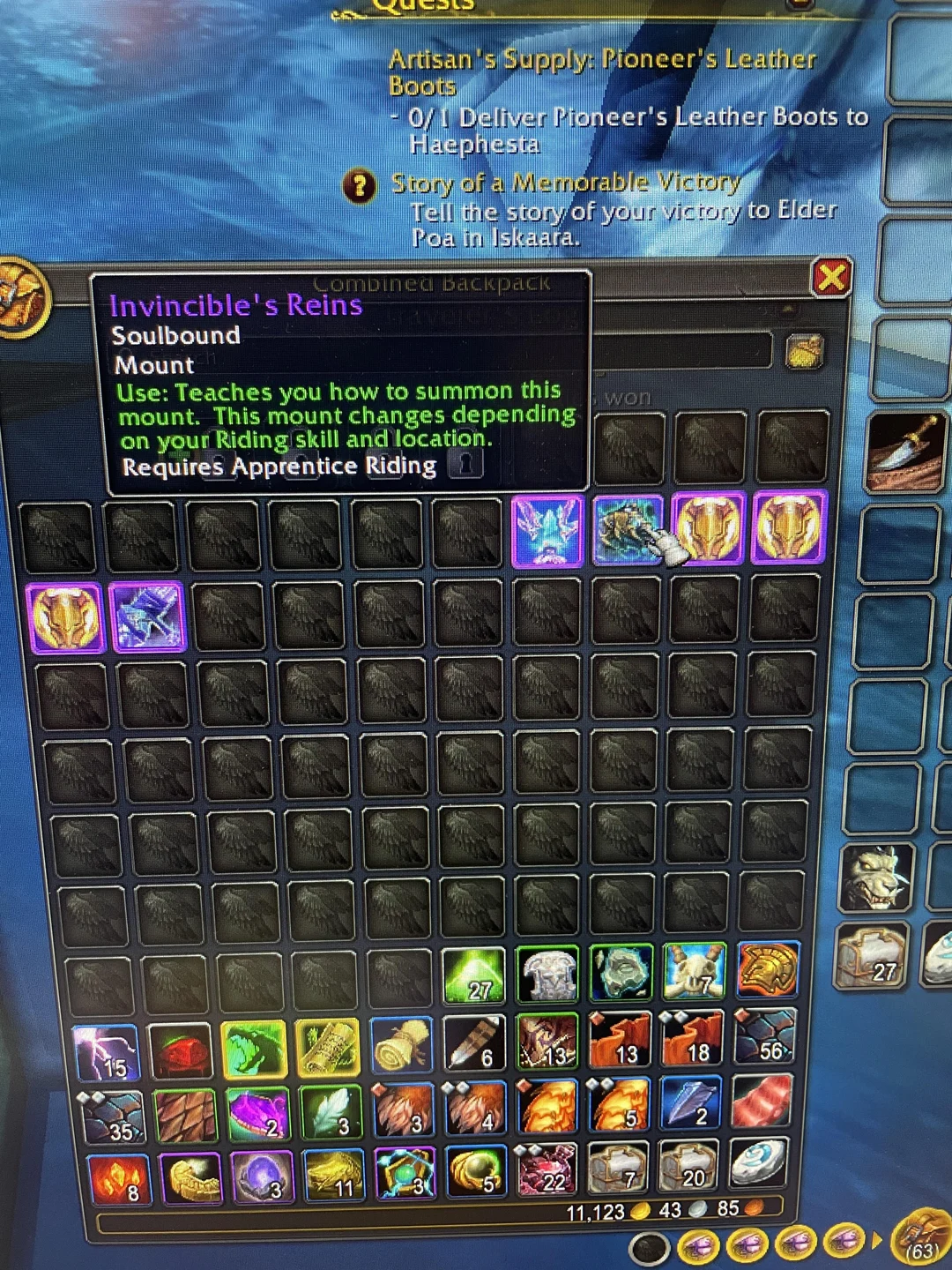Click the sort bags button
The image size is (952, 1270).
coord(803,351)
